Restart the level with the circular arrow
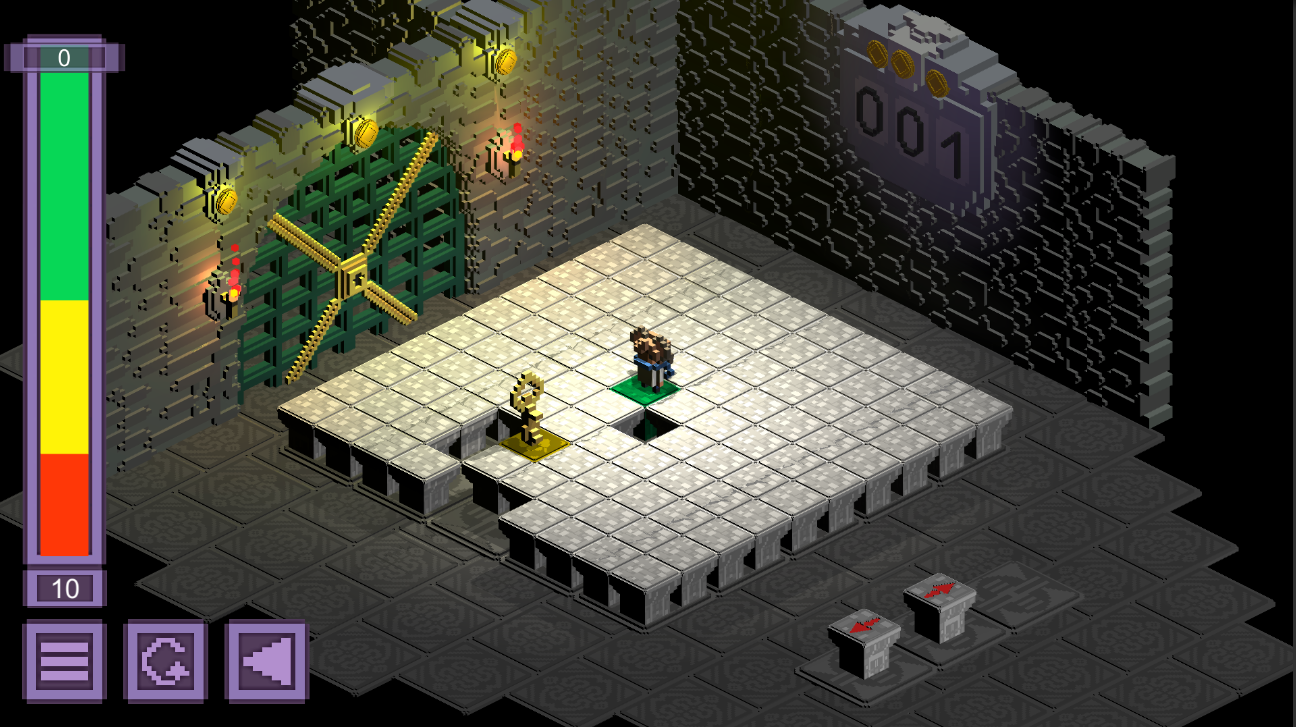This screenshot has width=1296, height=727. [x=165, y=661]
